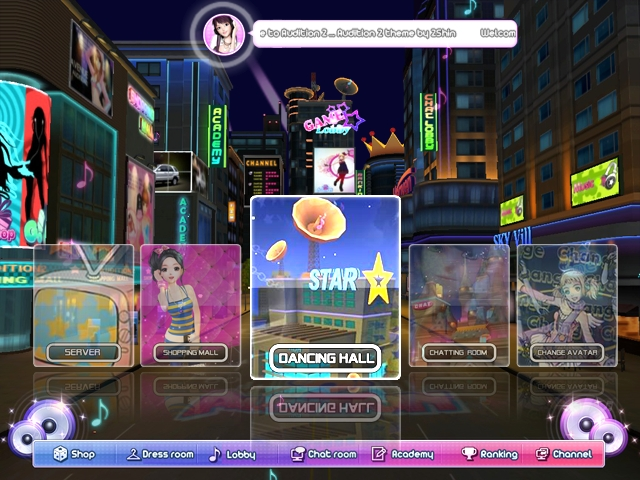Select the Chatting Room card
640x480 pixels.
pos(458,305)
